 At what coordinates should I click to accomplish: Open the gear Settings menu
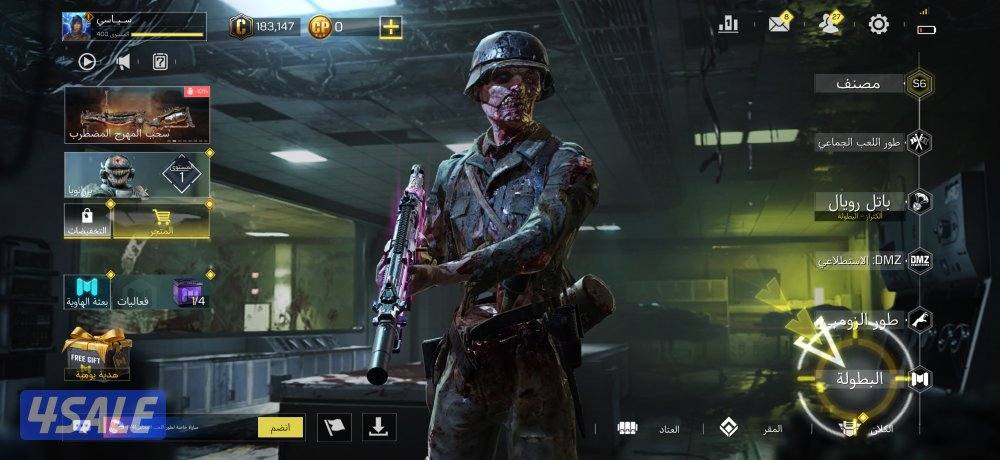[878, 25]
